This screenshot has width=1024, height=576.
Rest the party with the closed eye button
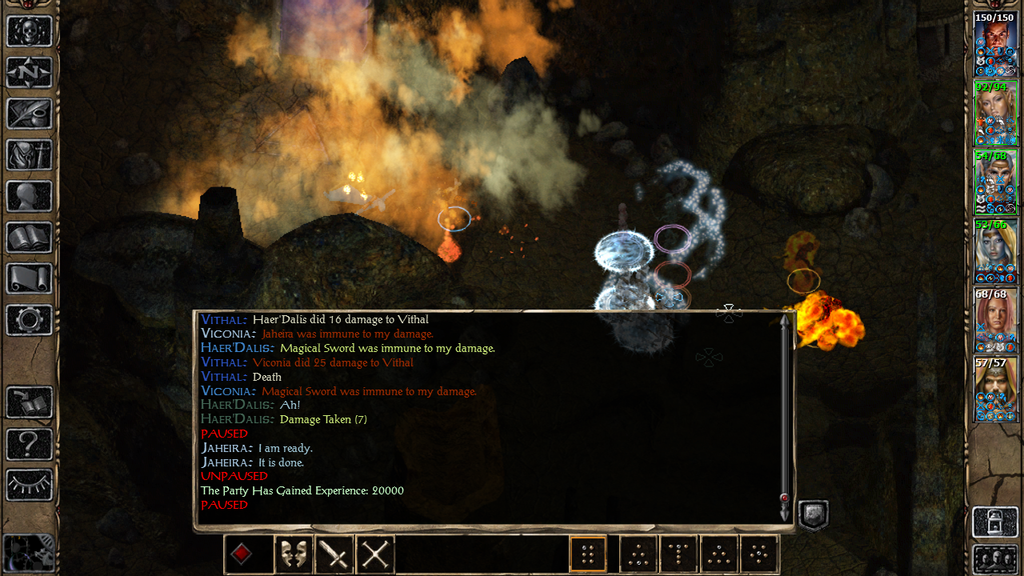point(29,485)
